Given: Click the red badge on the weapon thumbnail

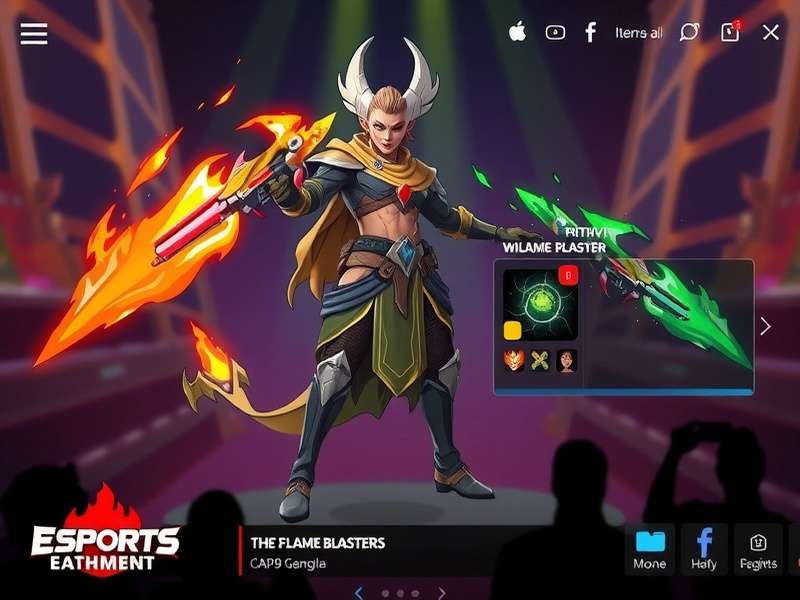Looking at the screenshot, I should (x=569, y=276).
